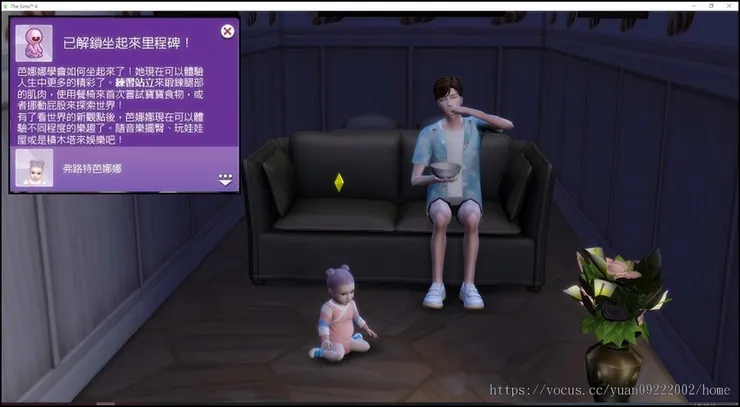Minimize The Sims 4 window
This screenshot has height=407, width=740.
point(694,5)
